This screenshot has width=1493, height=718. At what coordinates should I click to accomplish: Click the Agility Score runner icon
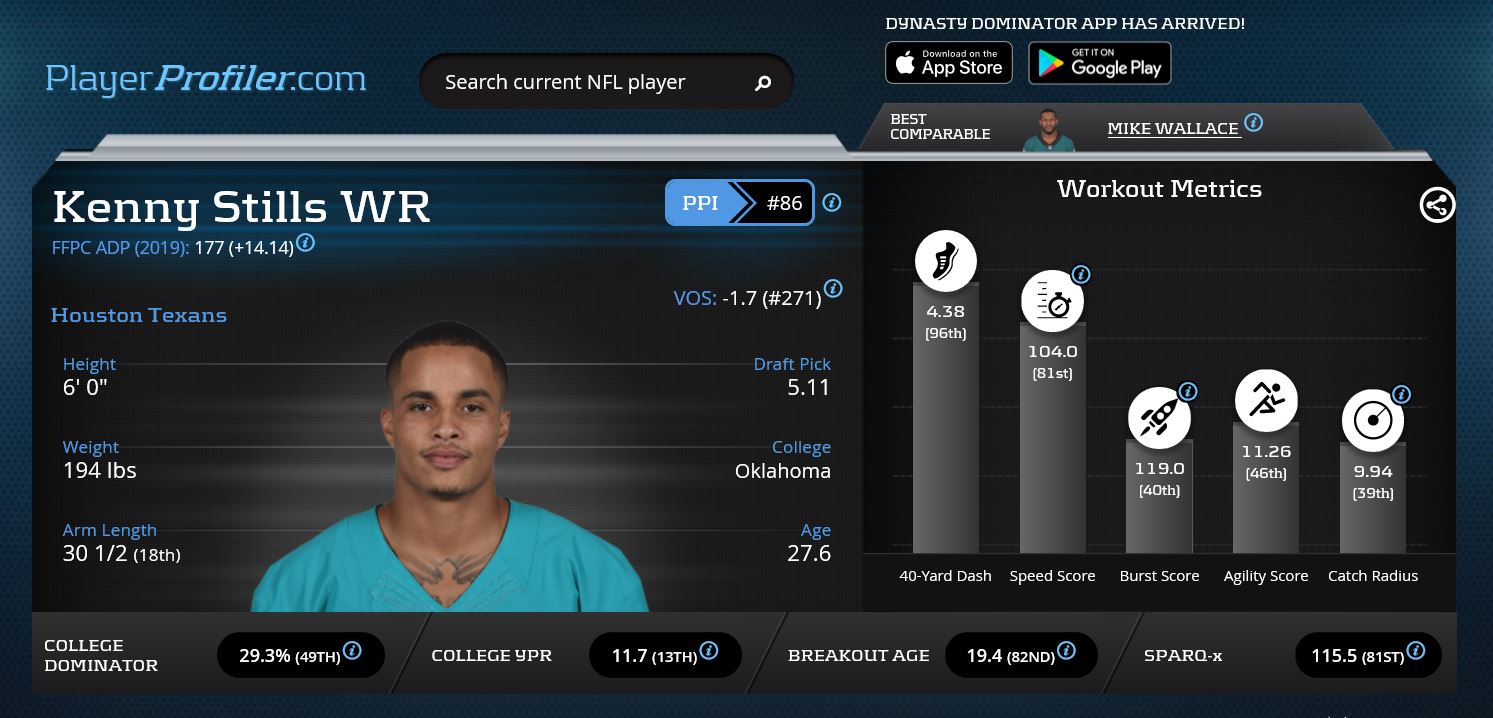1265,400
